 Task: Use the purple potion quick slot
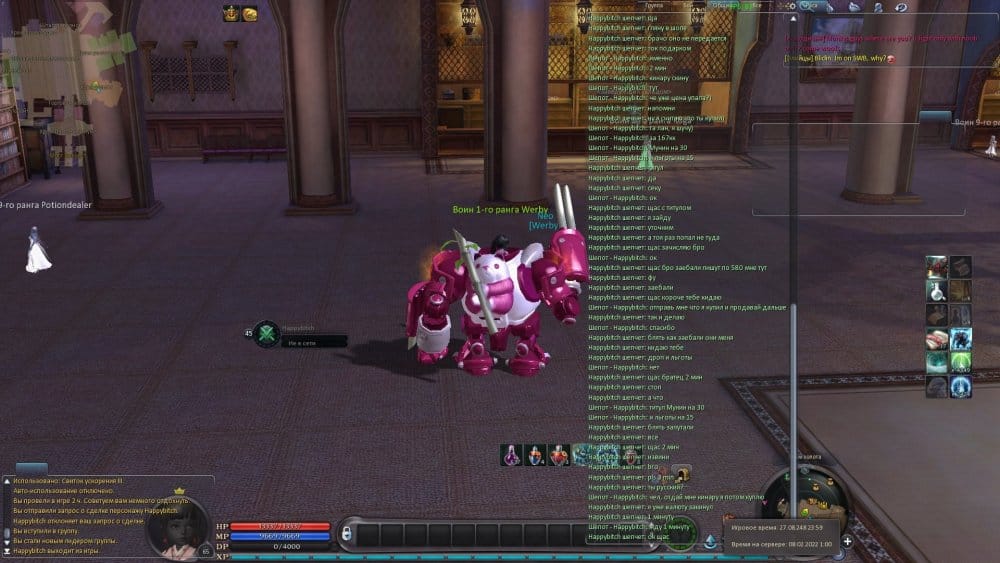[x=512, y=456]
